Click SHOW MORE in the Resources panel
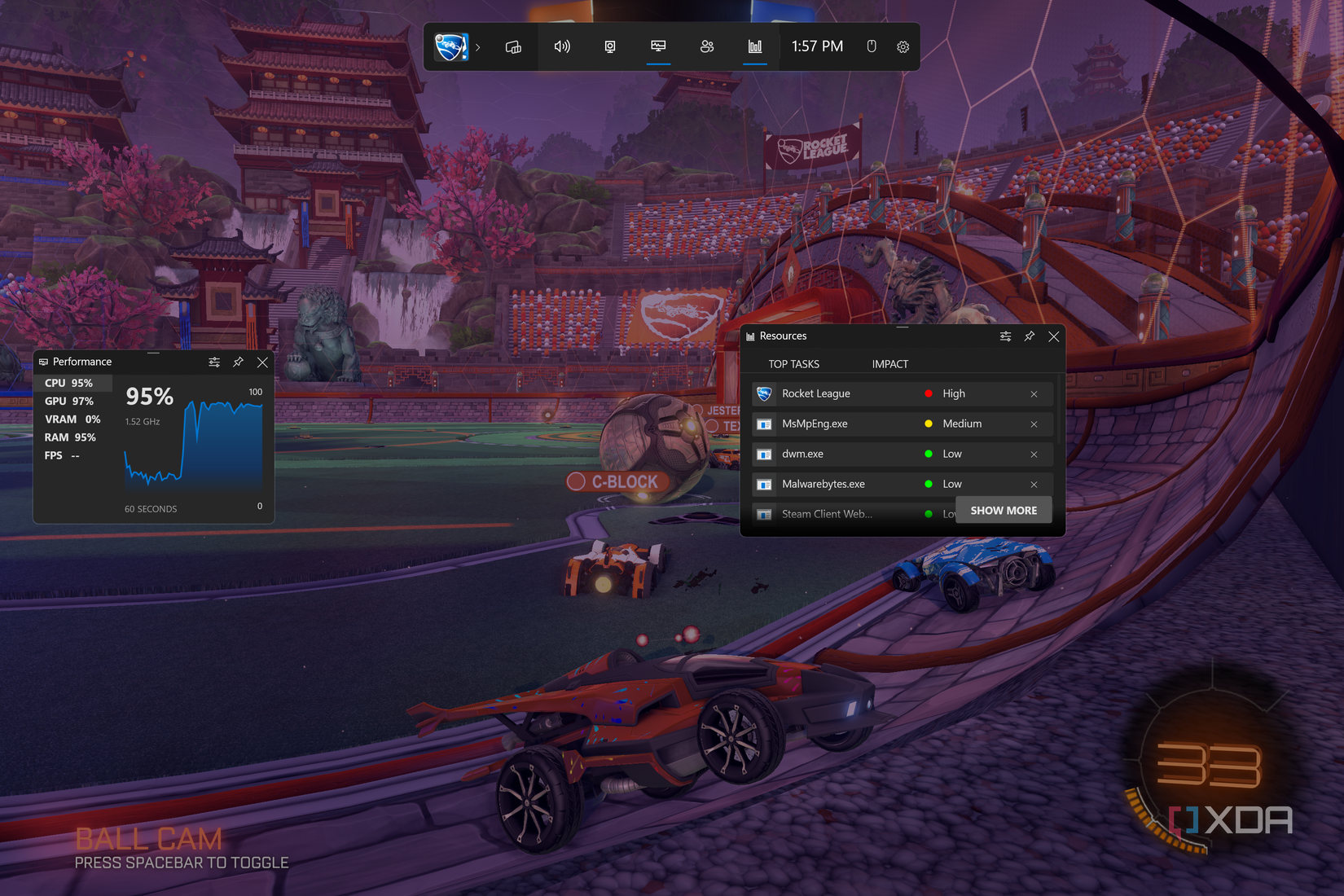The image size is (1344, 896). tap(1004, 510)
